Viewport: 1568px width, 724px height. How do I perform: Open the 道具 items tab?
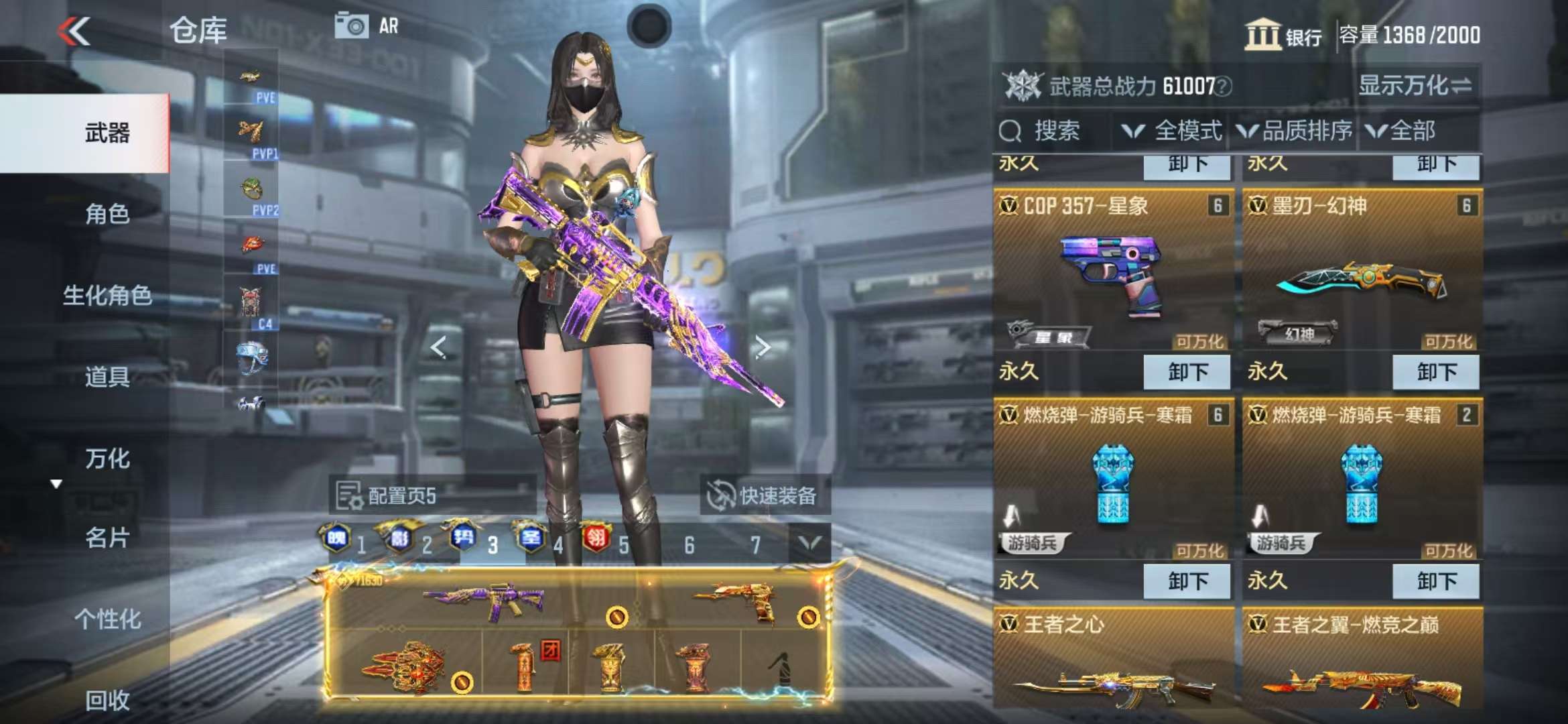(107, 377)
